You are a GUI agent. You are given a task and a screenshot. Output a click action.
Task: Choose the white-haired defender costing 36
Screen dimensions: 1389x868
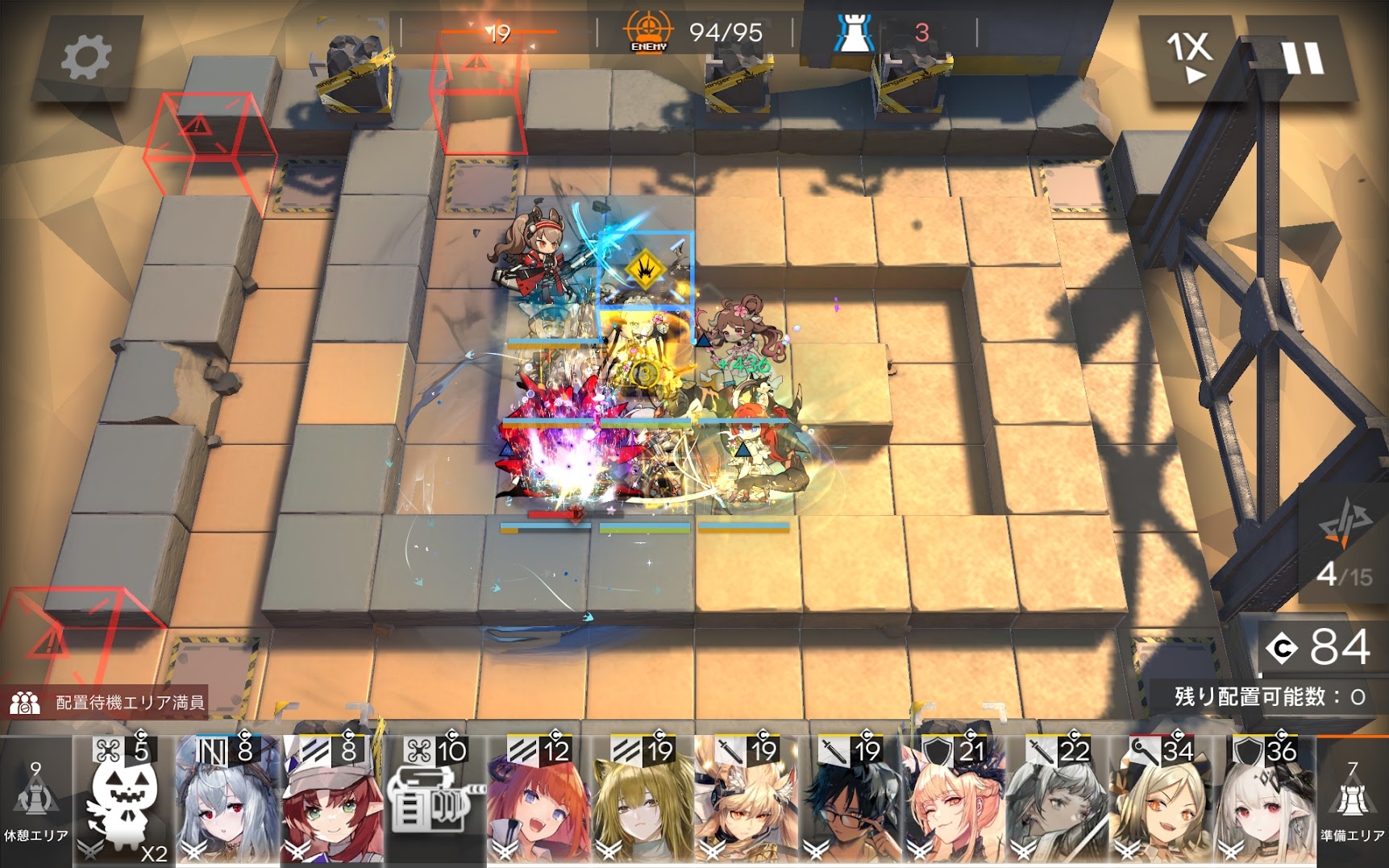1264,802
